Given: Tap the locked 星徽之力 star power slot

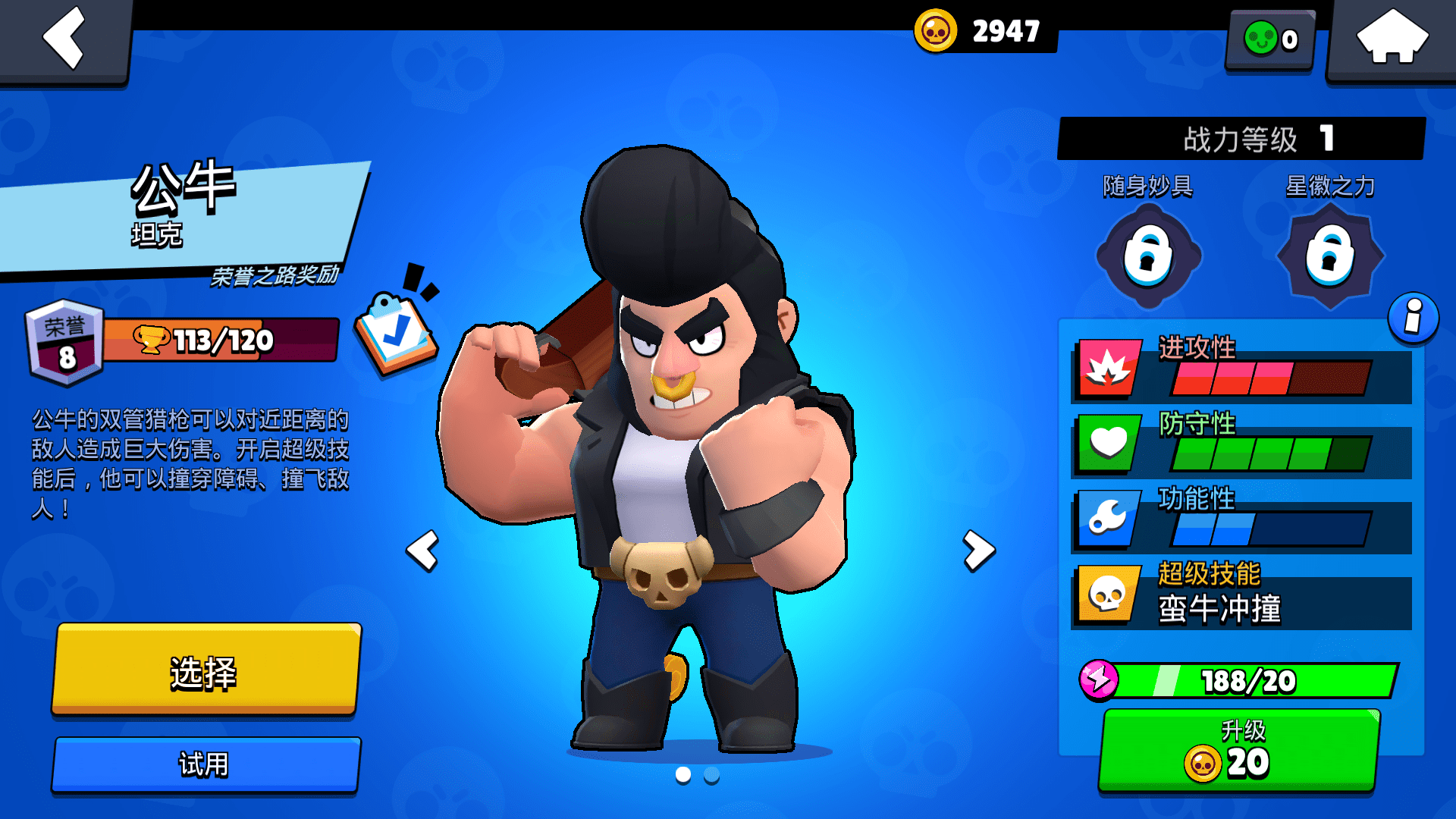Looking at the screenshot, I should 1330,256.
